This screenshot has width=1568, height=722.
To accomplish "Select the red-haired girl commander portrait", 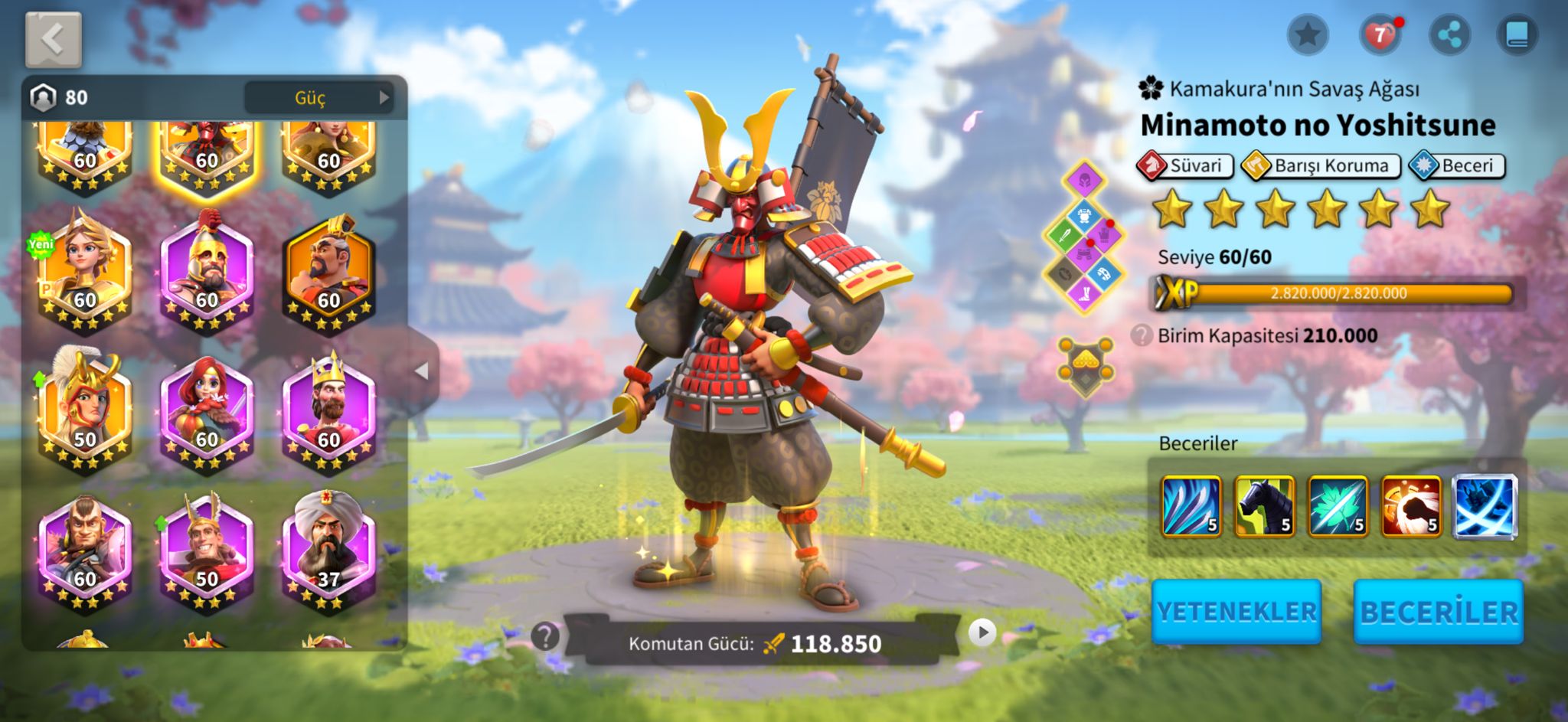I will [x=207, y=410].
